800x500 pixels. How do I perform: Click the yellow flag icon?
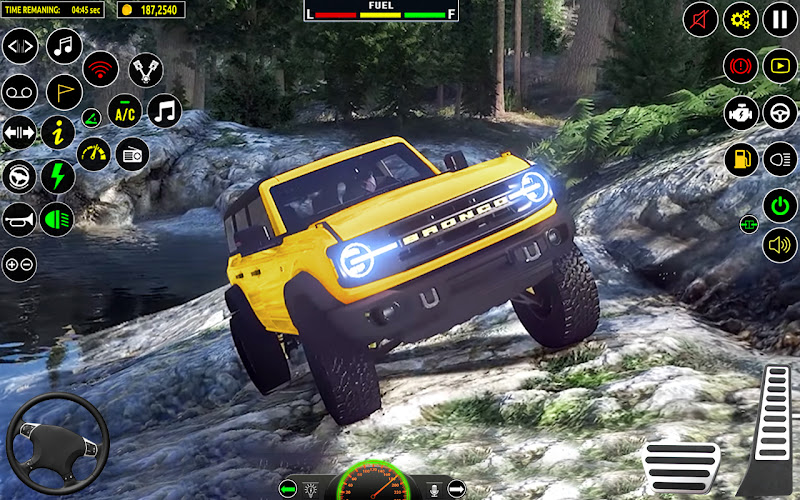coord(64,91)
